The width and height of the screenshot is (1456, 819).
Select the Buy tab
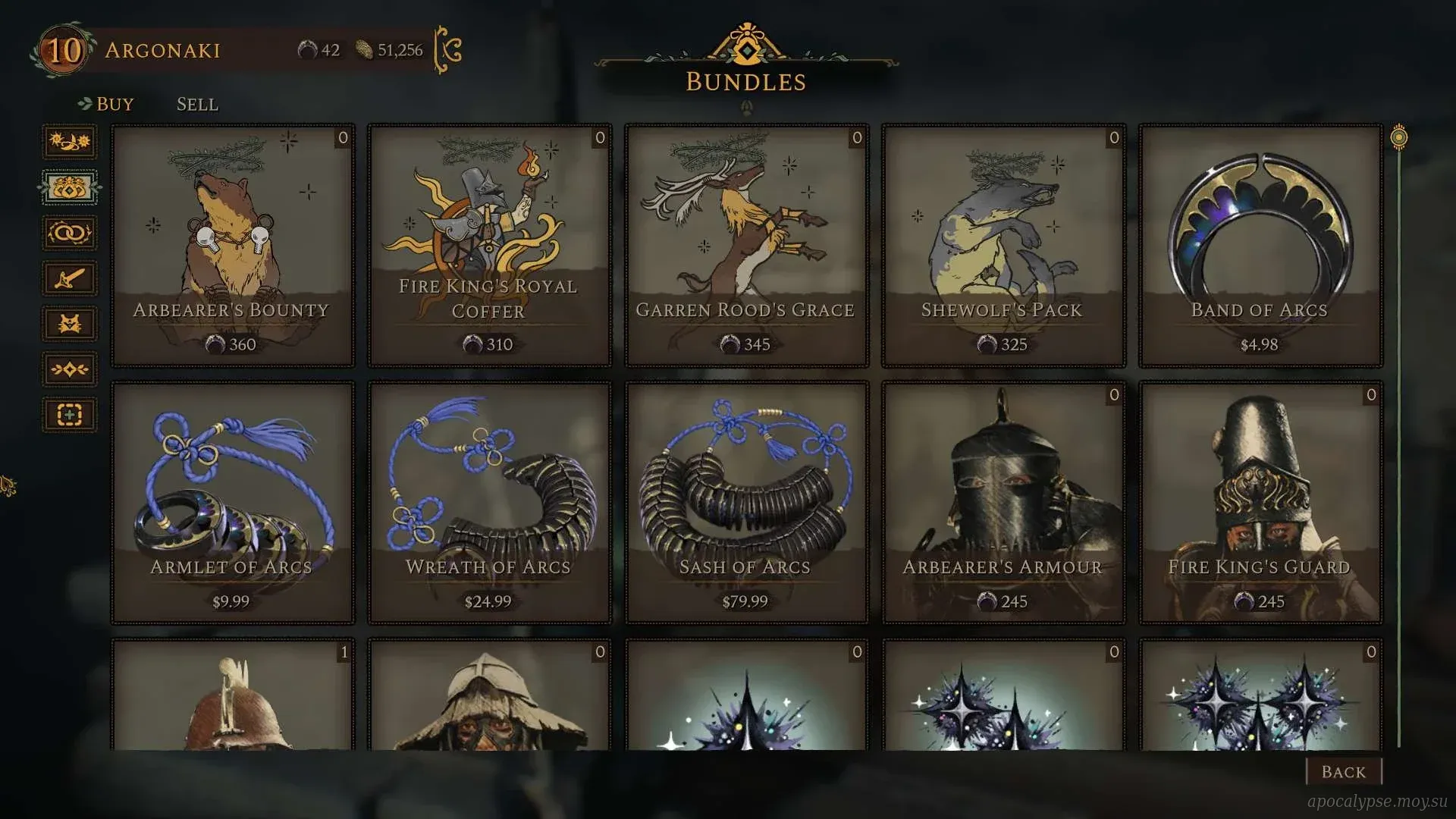115,104
